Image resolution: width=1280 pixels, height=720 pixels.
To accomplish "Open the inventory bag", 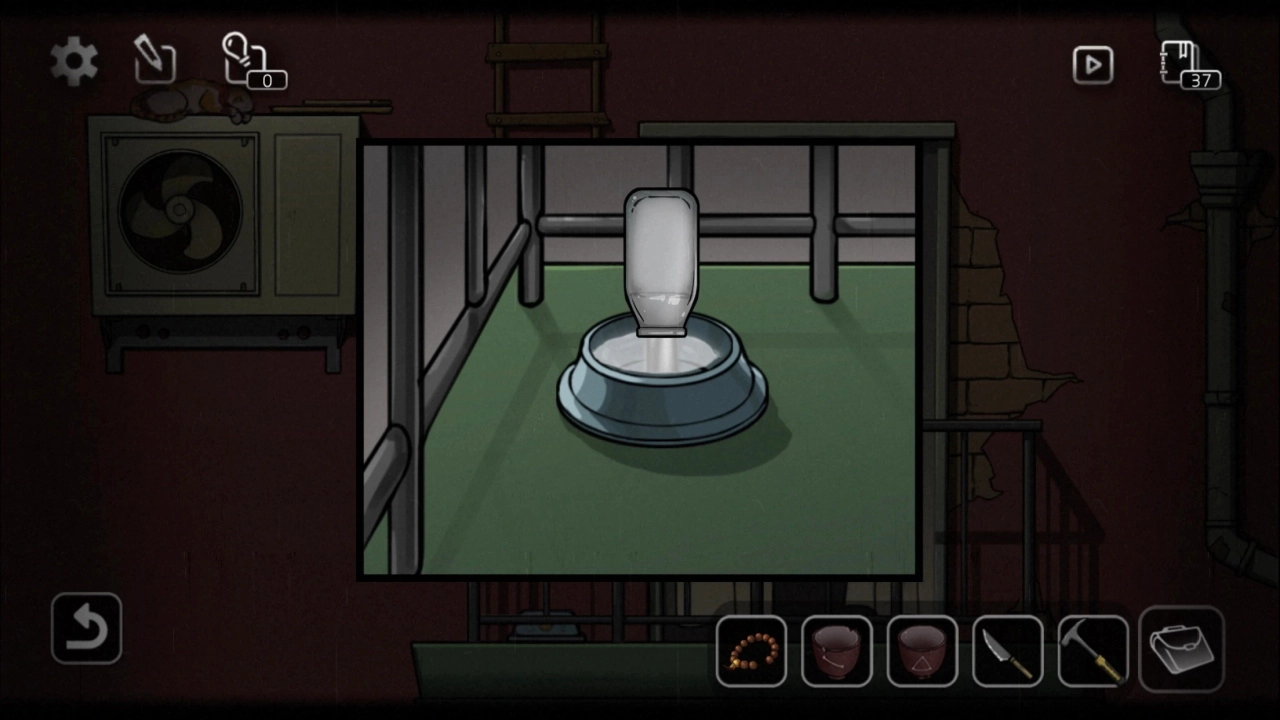I will click(x=1181, y=649).
